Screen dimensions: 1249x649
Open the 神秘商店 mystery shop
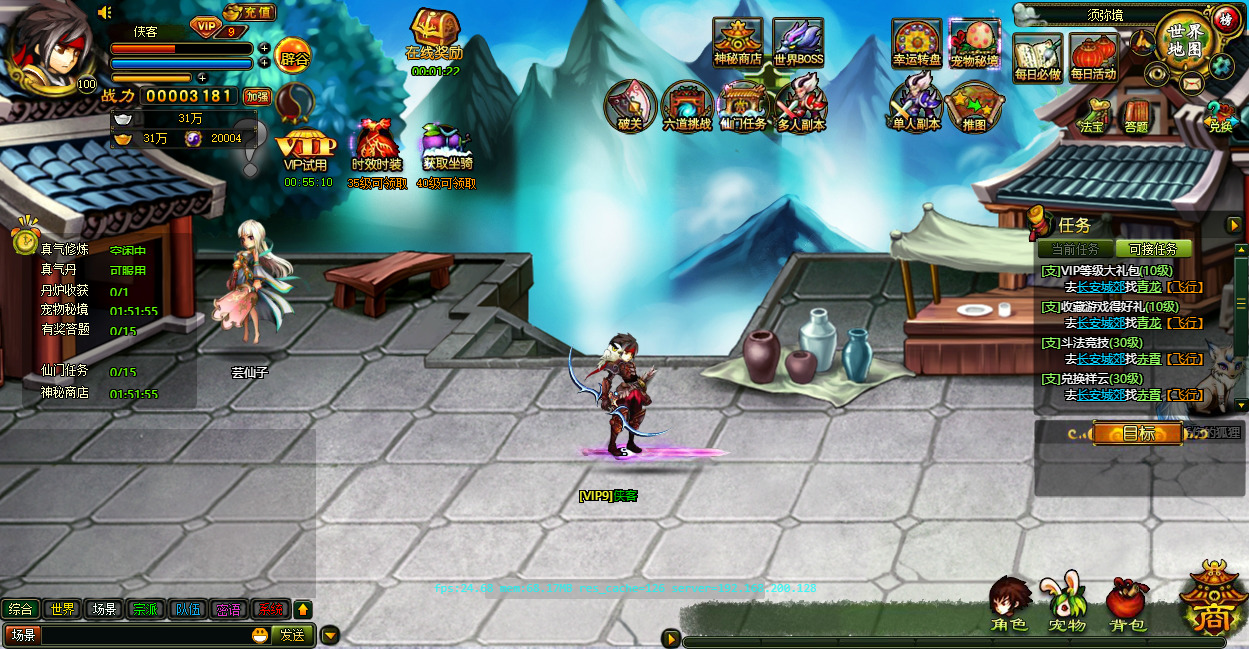pos(737,41)
